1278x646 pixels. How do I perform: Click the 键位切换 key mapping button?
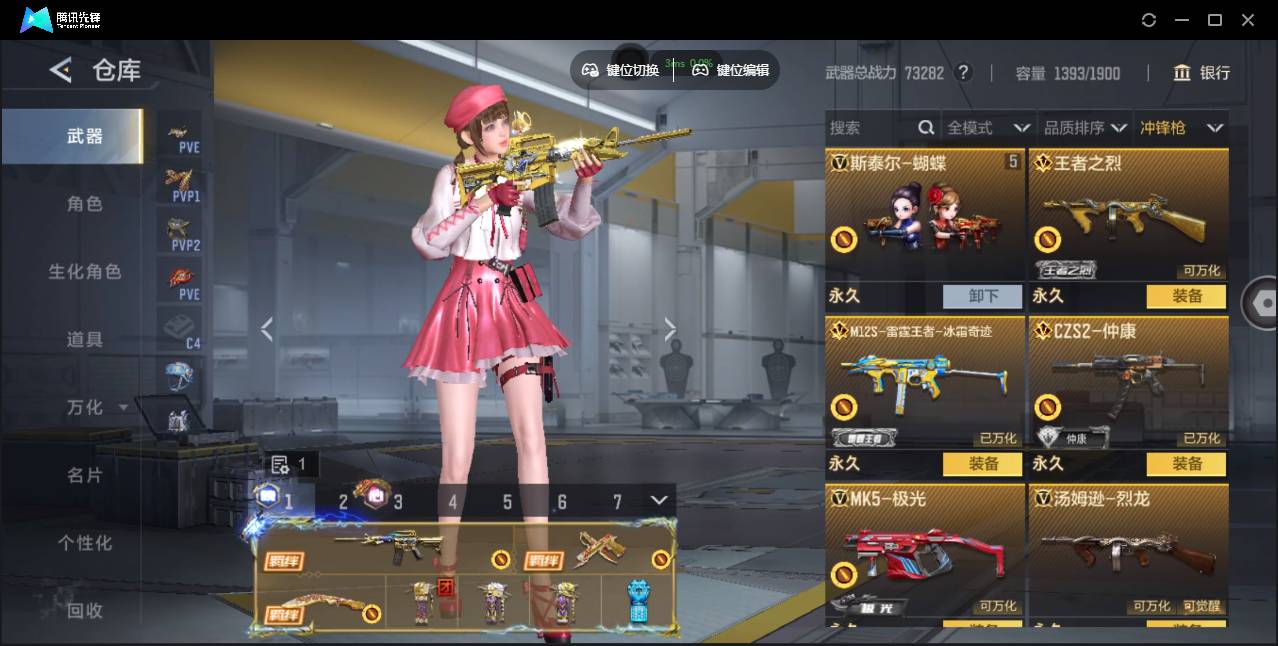pyautogui.click(x=621, y=70)
